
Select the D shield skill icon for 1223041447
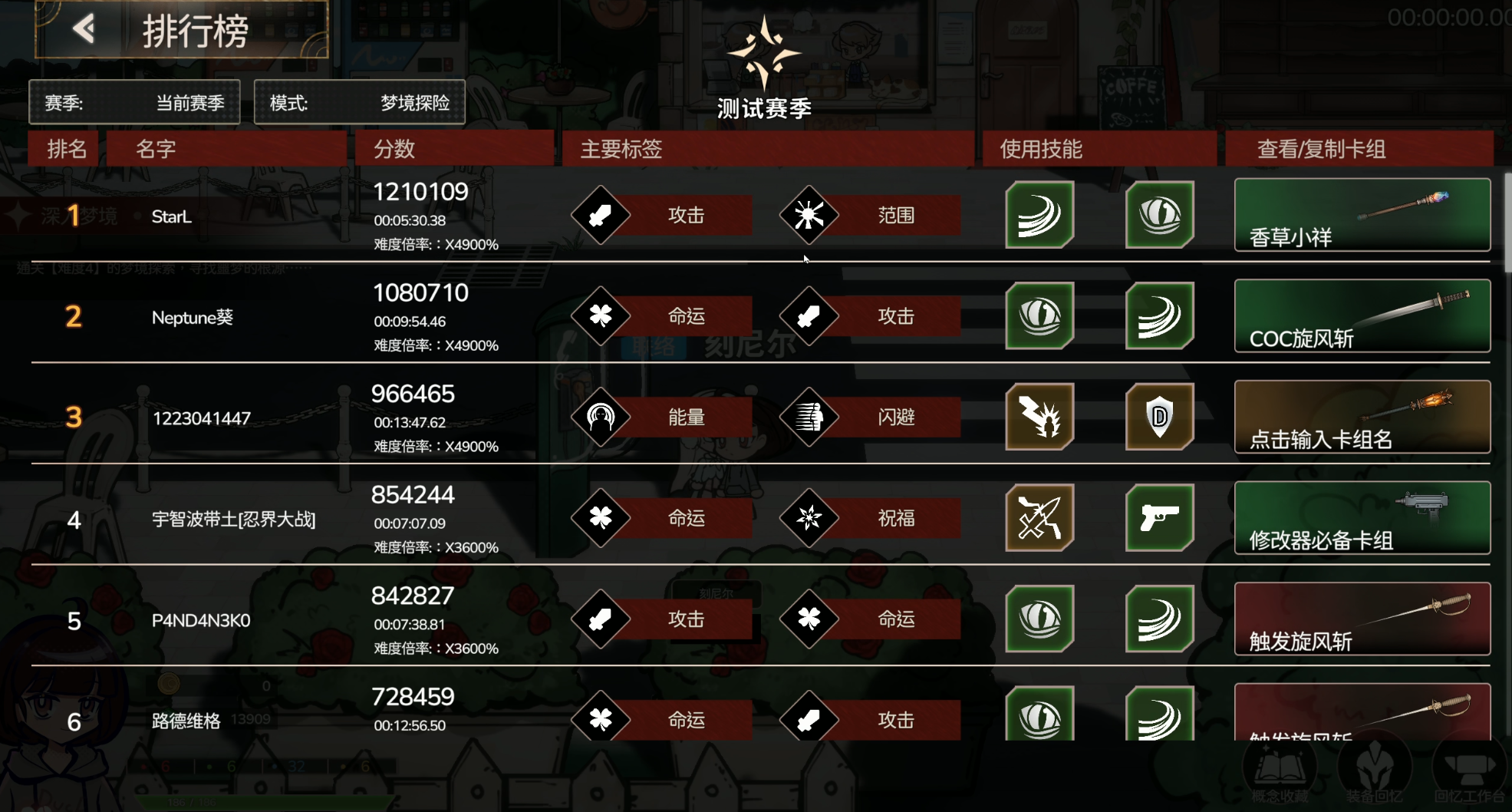(1161, 417)
